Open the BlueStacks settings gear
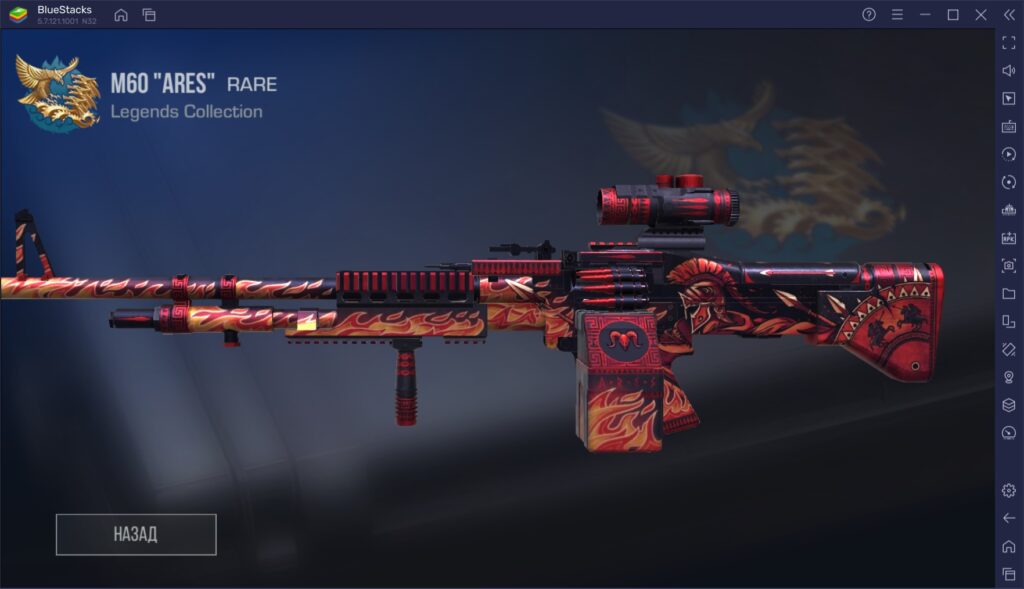Viewport: 1024px width, 589px height. tap(1008, 490)
